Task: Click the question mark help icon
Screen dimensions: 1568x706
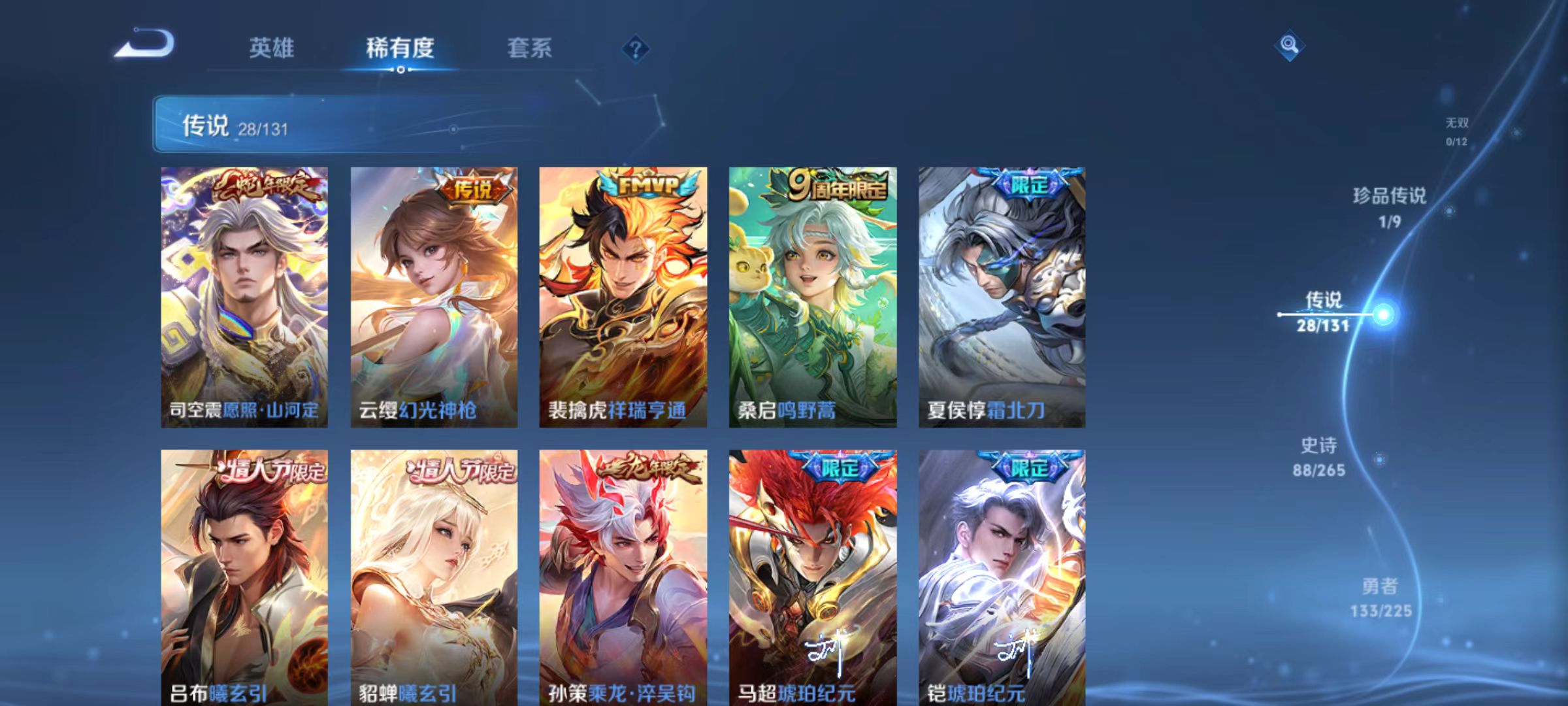Action: pos(636,49)
